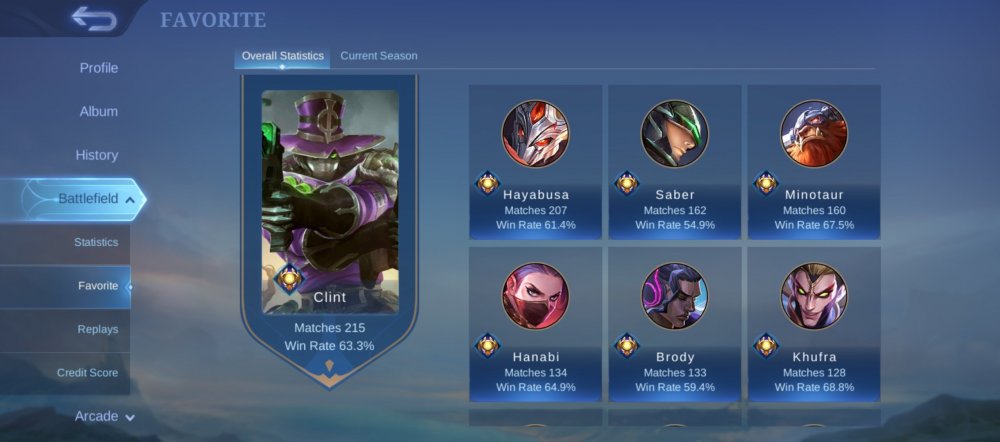Open the Album section
Image resolution: width=1000 pixels, height=442 pixels.
[99, 112]
